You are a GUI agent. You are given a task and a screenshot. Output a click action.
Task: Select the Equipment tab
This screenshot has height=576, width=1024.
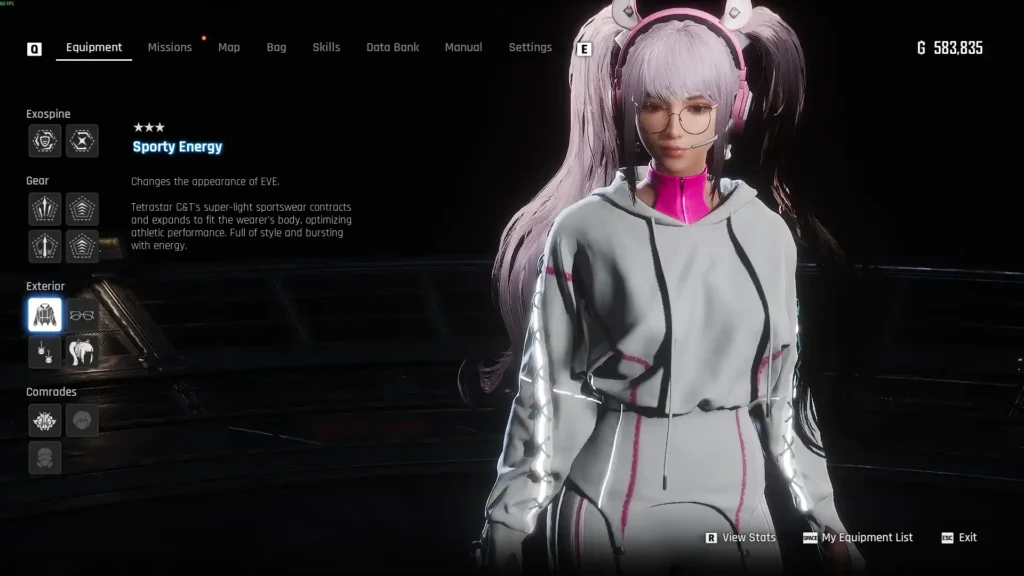(94, 47)
